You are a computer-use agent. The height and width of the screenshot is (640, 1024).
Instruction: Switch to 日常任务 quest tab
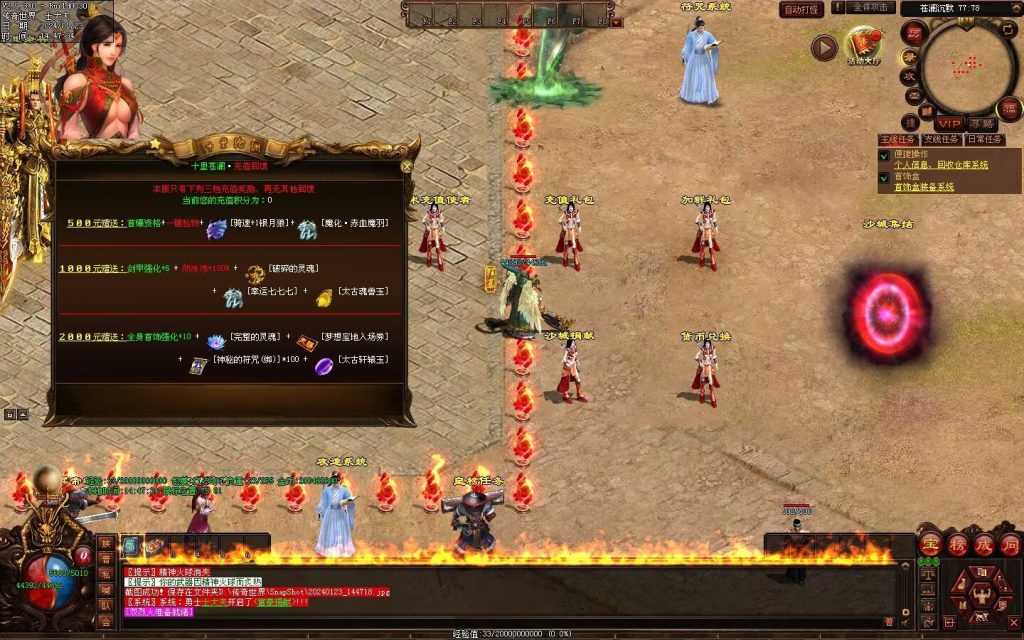pos(982,140)
